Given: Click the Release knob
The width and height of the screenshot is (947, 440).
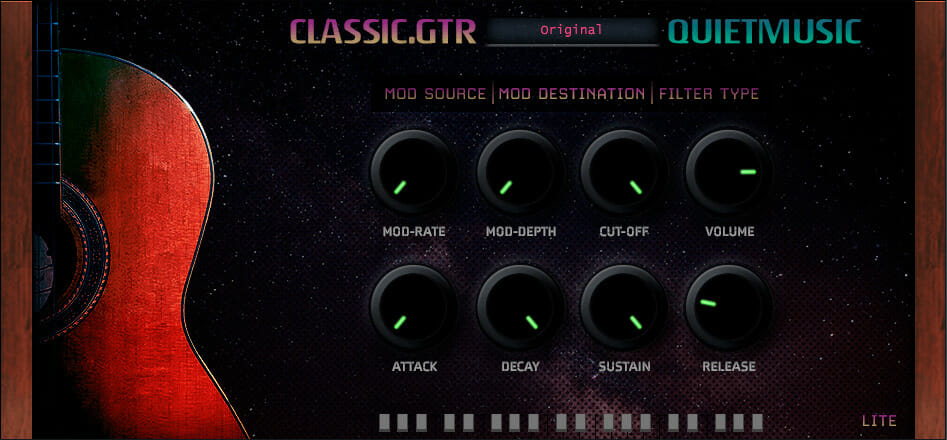Looking at the screenshot, I should click(729, 308).
